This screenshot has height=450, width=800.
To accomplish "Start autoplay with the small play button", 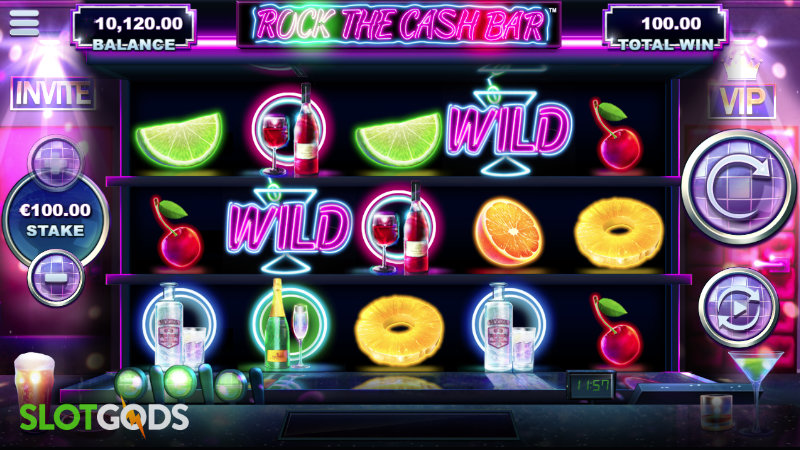I will (x=738, y=308).
